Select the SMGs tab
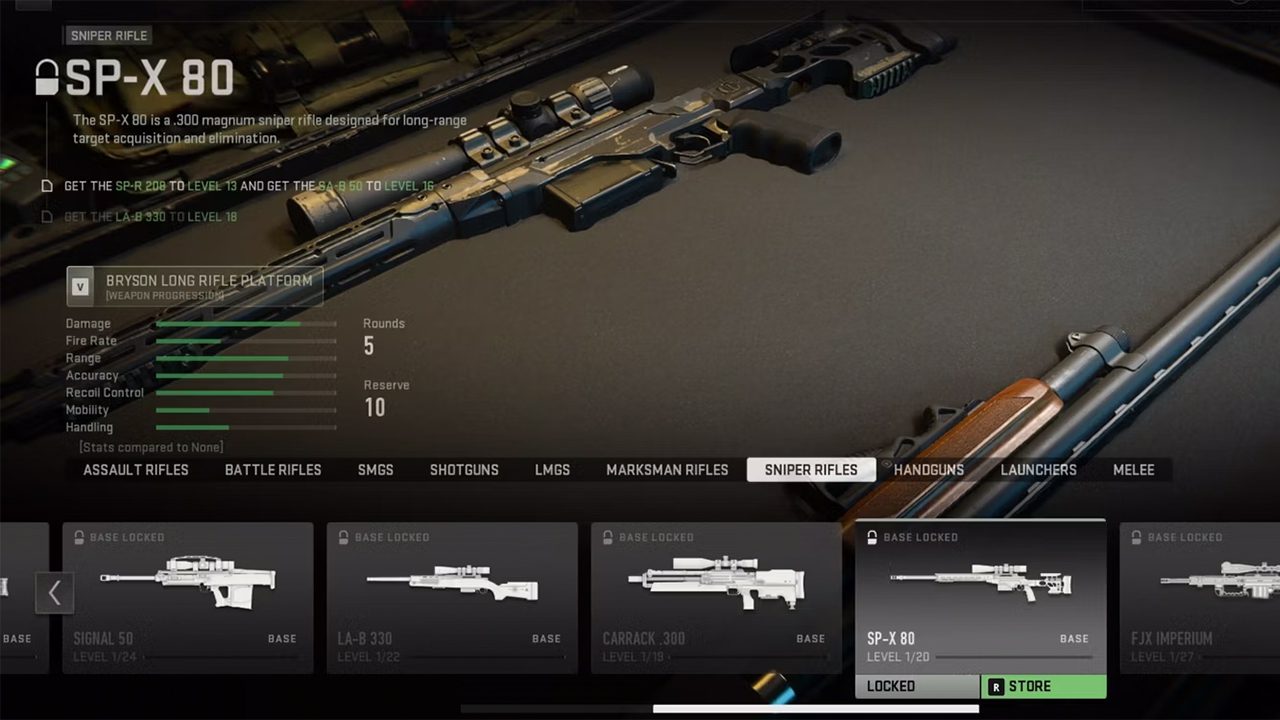1280x720 pixels. 376,470
